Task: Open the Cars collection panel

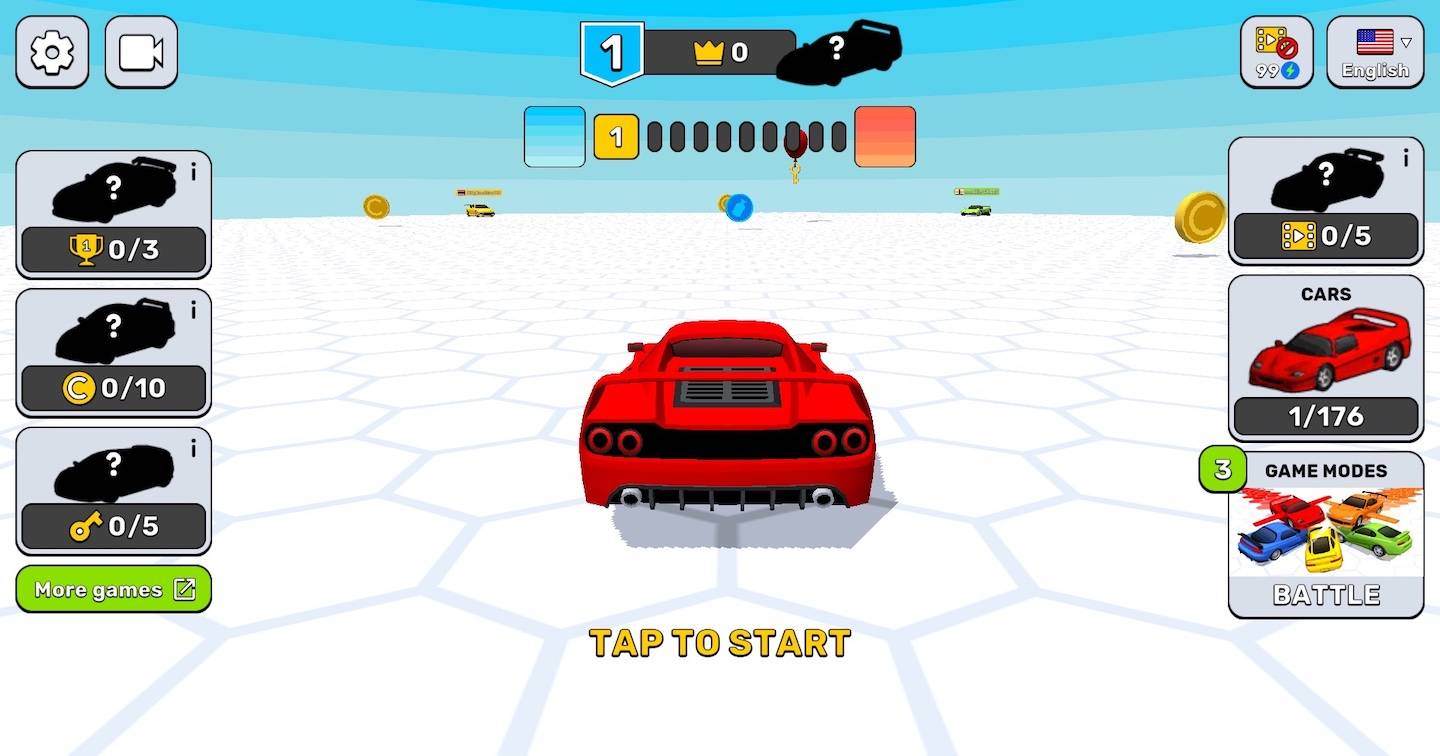Action: pos(1326,358)
